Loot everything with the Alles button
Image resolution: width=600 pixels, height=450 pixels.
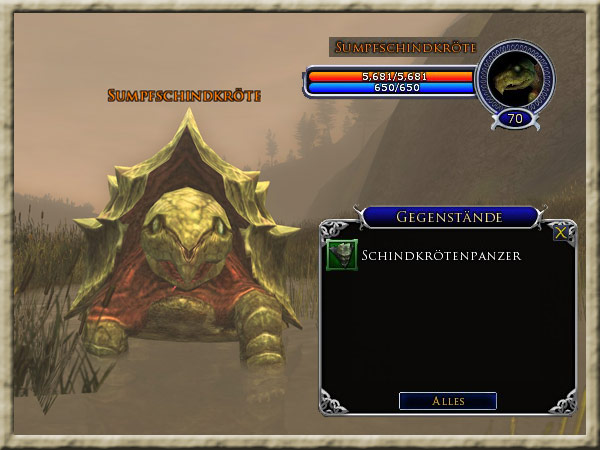point(447,401)
